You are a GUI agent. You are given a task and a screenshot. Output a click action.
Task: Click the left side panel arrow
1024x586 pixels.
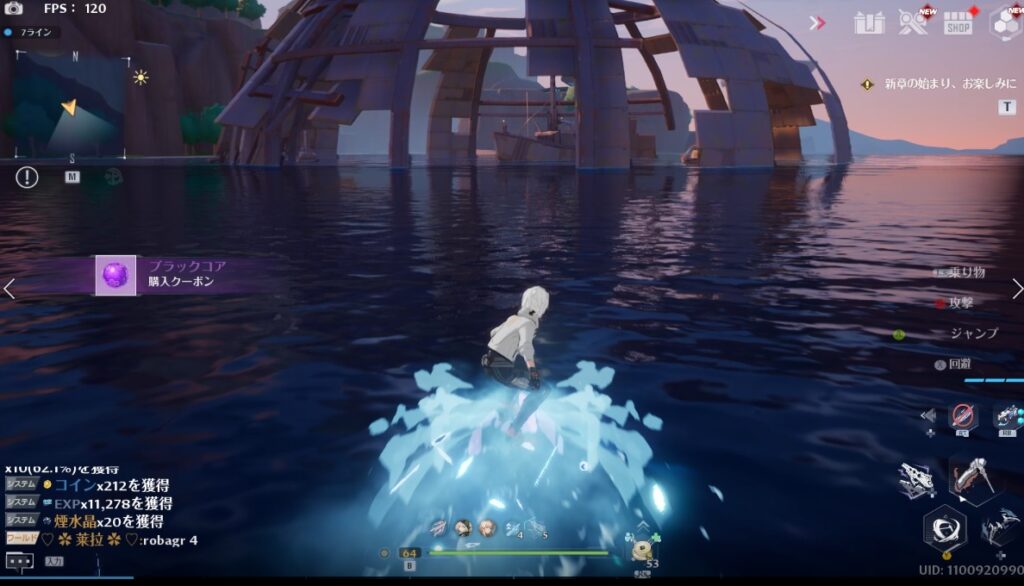click(9, 289)
